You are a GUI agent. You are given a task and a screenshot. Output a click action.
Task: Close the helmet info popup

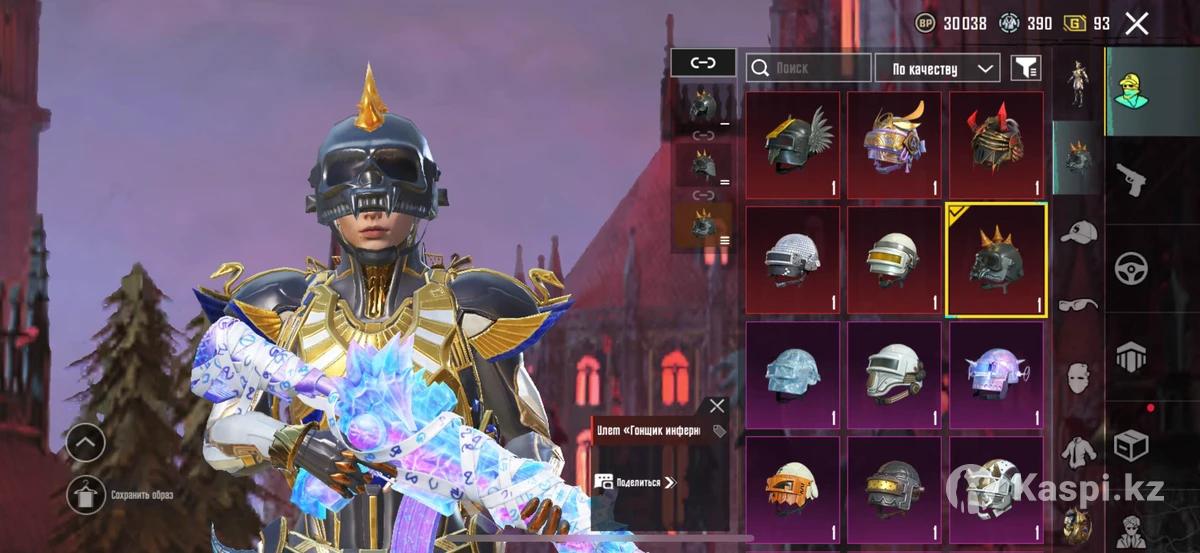(x=716, y=405)
